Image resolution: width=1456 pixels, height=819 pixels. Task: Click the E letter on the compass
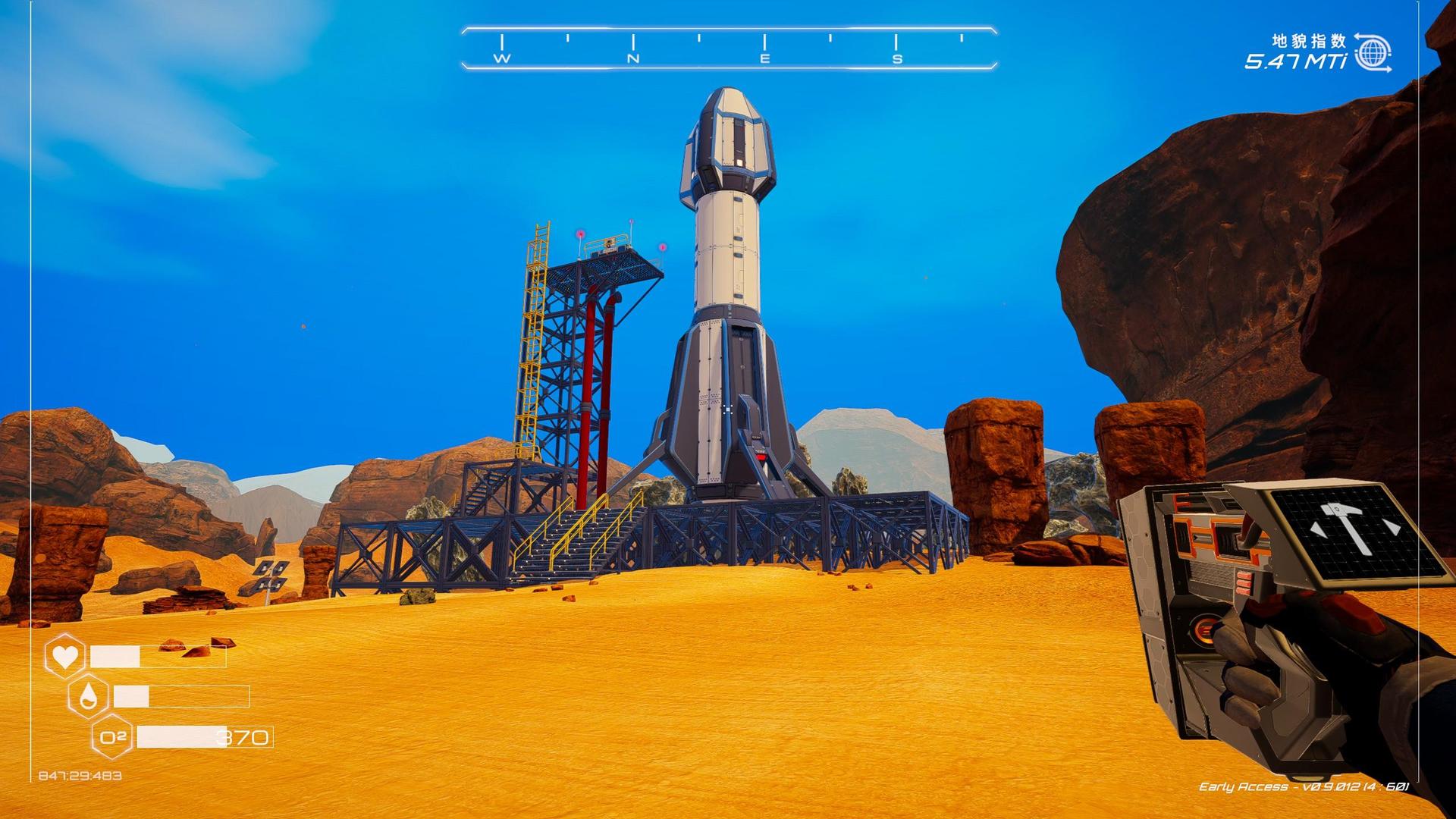click(x=763, y=57)
